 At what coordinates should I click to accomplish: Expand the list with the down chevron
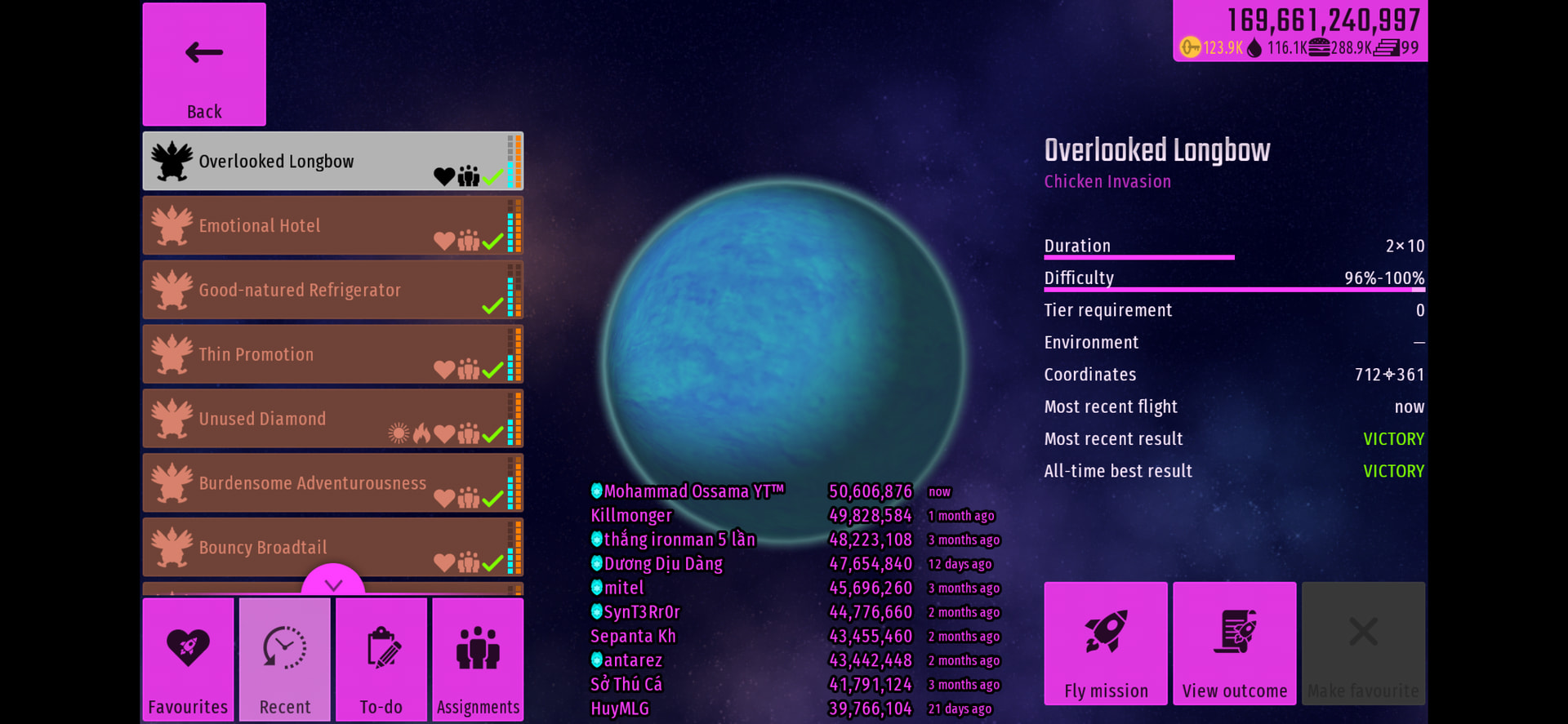coord(333,583)
